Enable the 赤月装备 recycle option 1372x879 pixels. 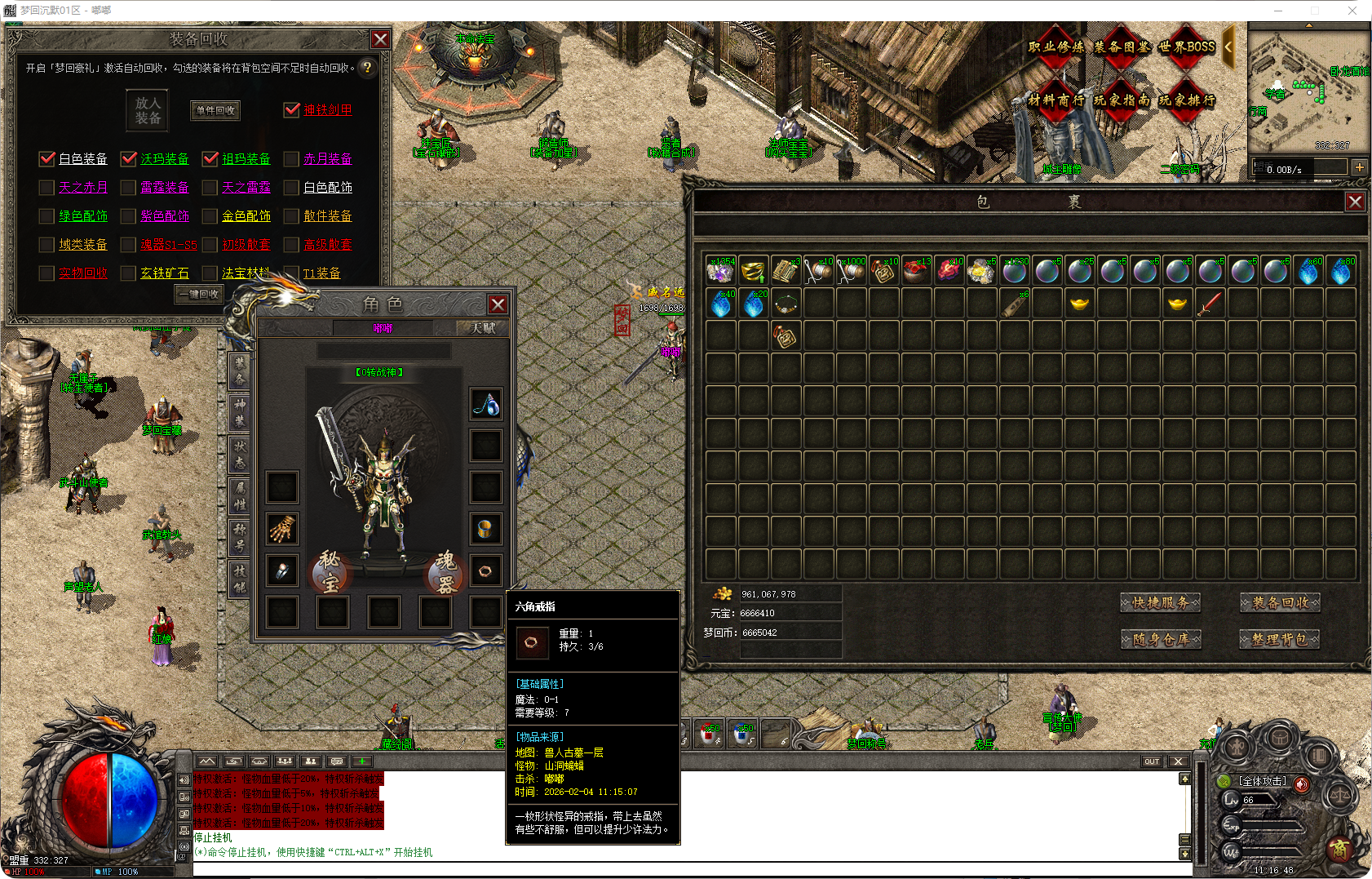(292, 158)
